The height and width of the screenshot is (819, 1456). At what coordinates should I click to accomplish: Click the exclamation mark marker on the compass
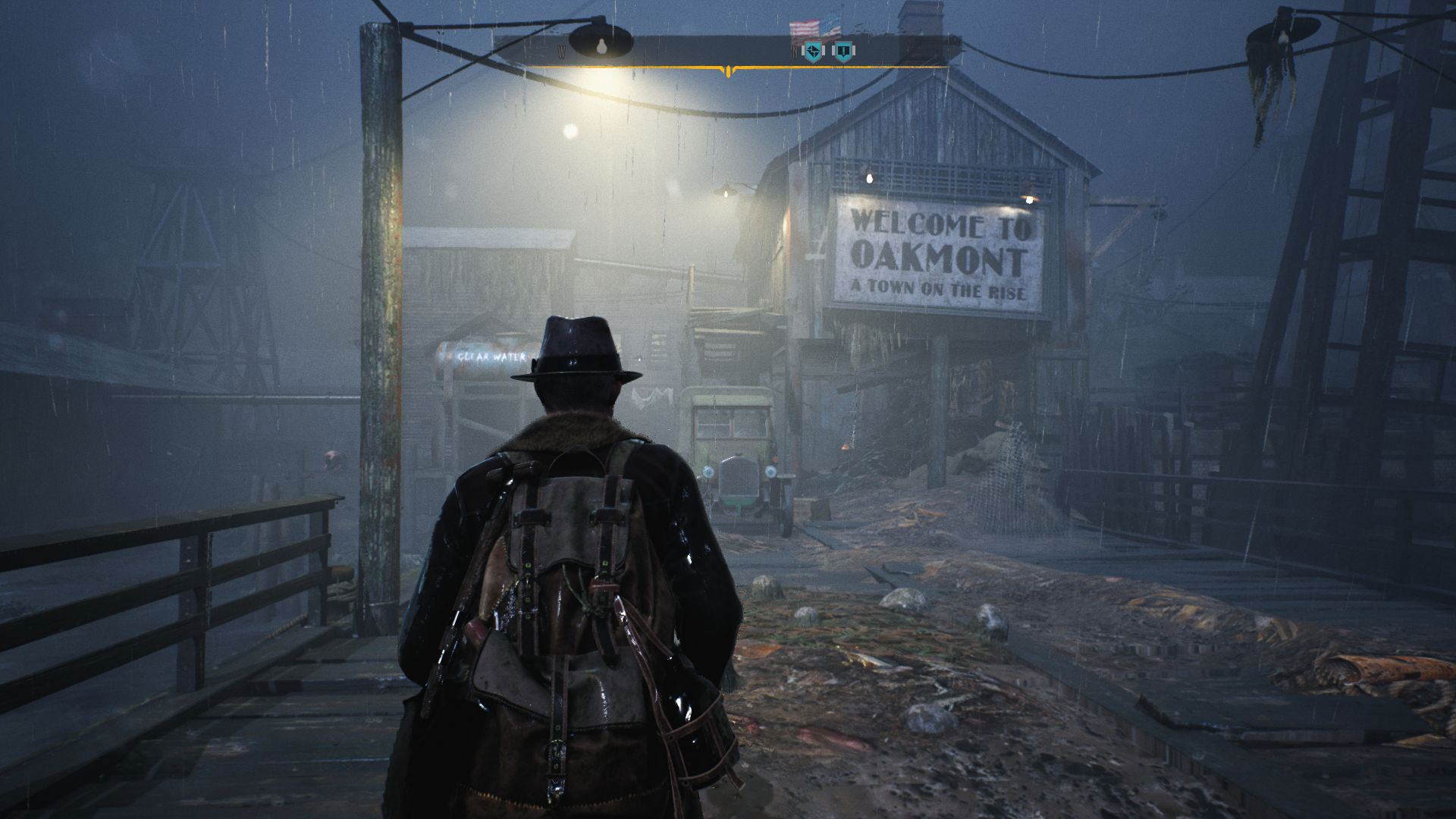pyautogui.click(x=843, y=52)
